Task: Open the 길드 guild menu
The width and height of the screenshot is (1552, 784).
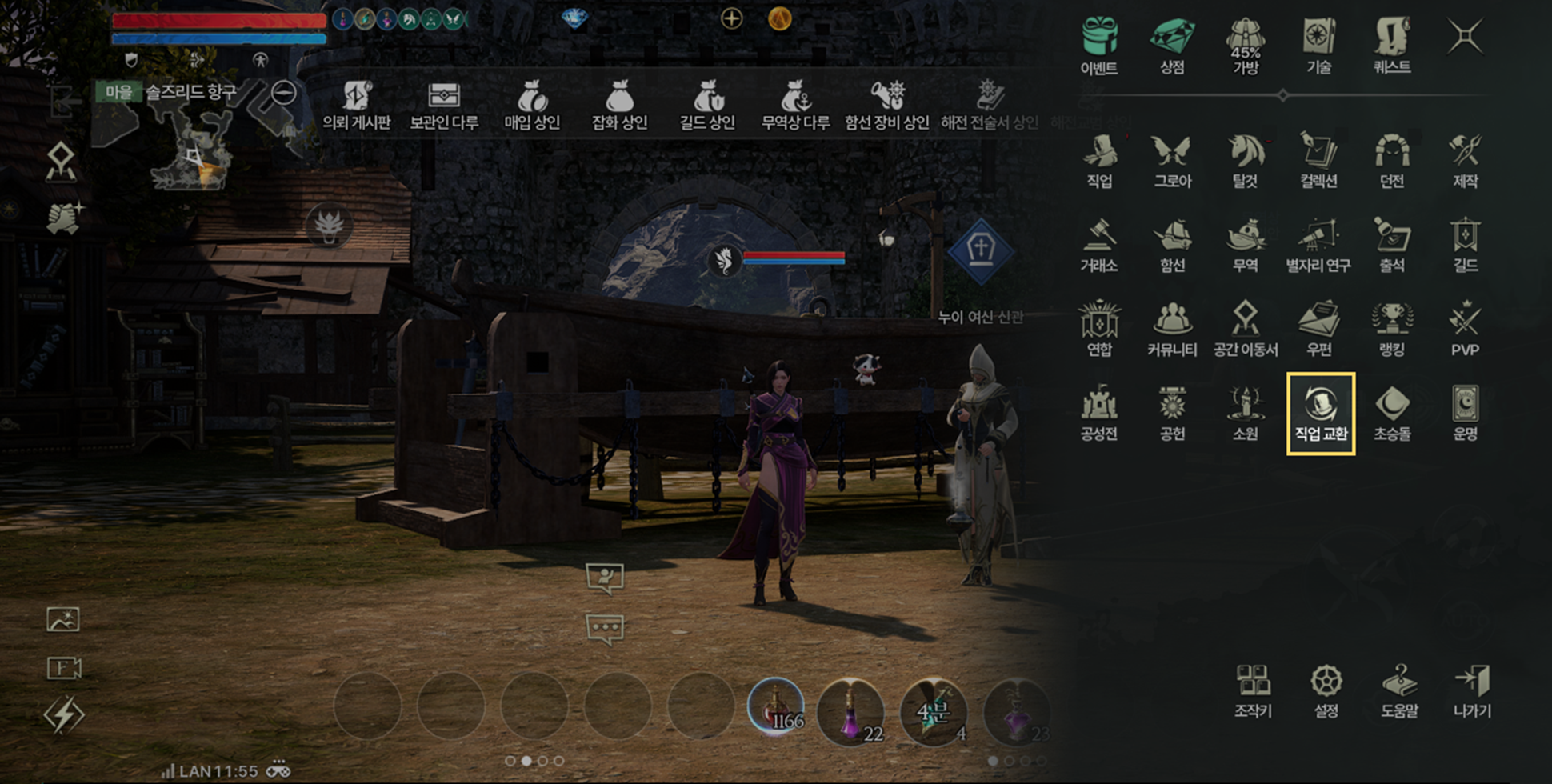Action: coord(1465,244)
